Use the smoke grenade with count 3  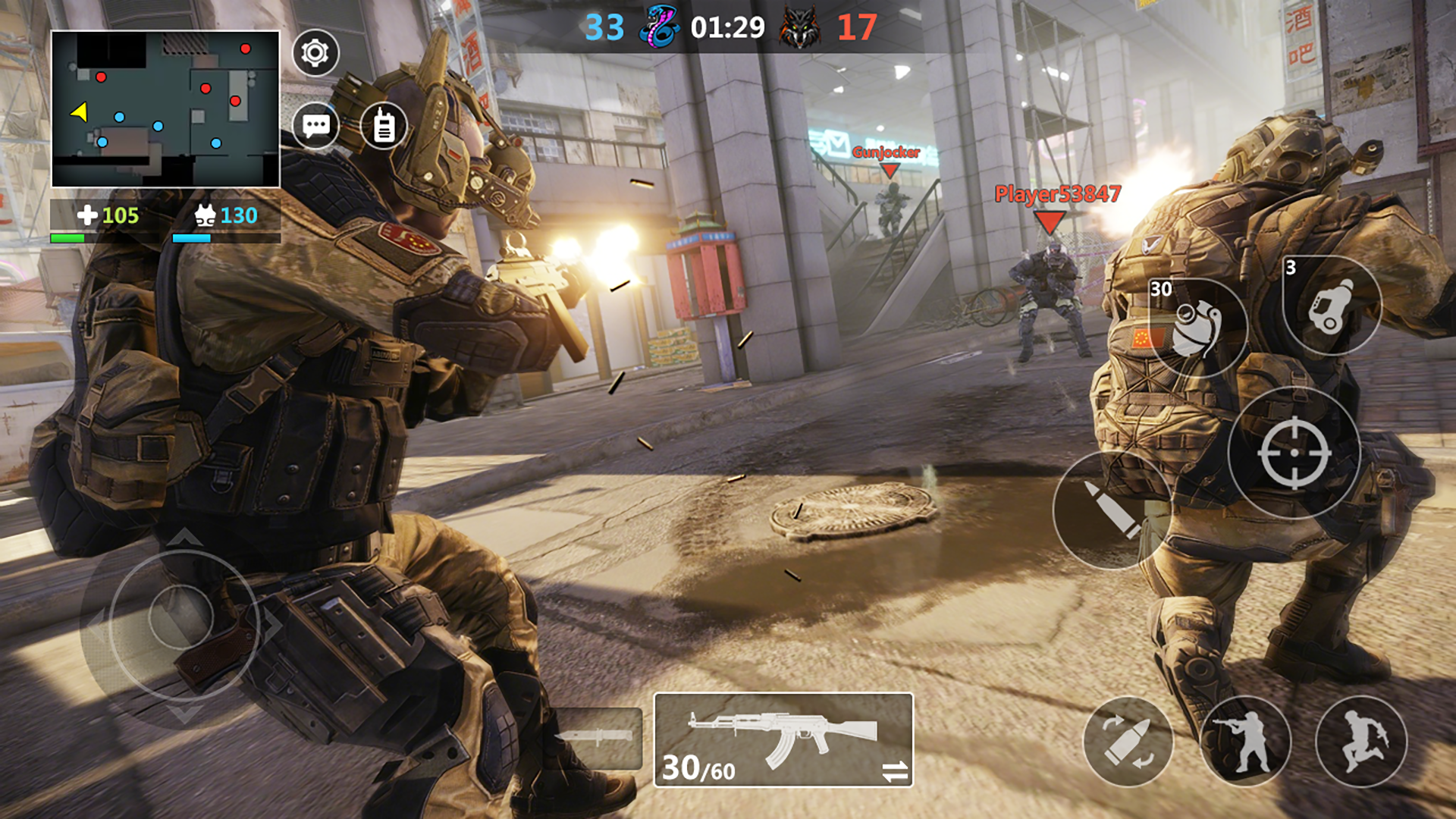pyautogui.click(x=1332, y=306)
